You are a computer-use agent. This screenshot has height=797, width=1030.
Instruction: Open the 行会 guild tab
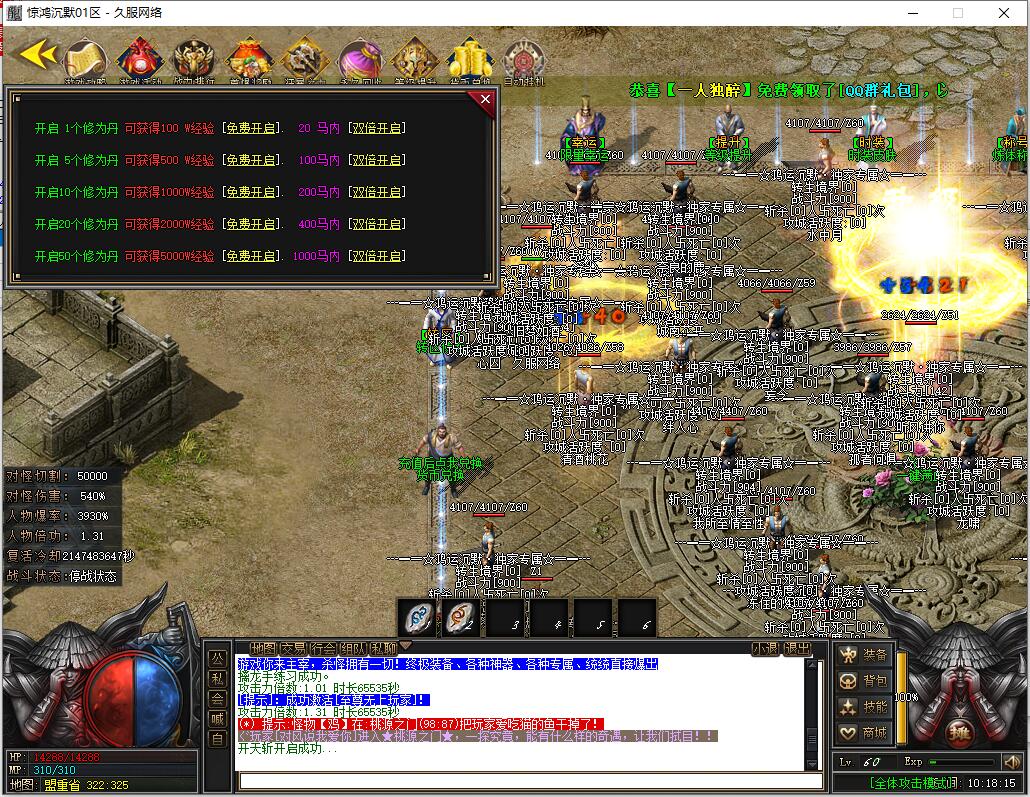pyautogui.click(x=323, y=648)
